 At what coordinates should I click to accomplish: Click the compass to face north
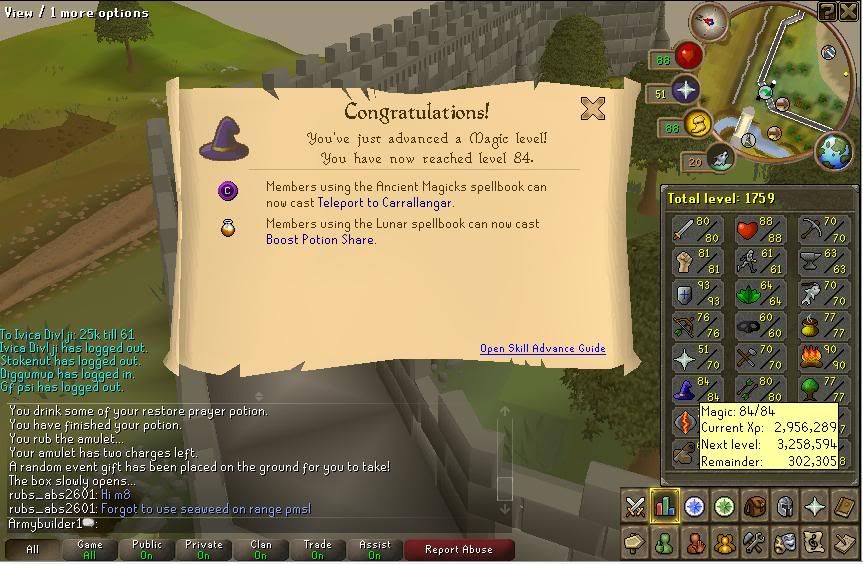click(714, 19)
